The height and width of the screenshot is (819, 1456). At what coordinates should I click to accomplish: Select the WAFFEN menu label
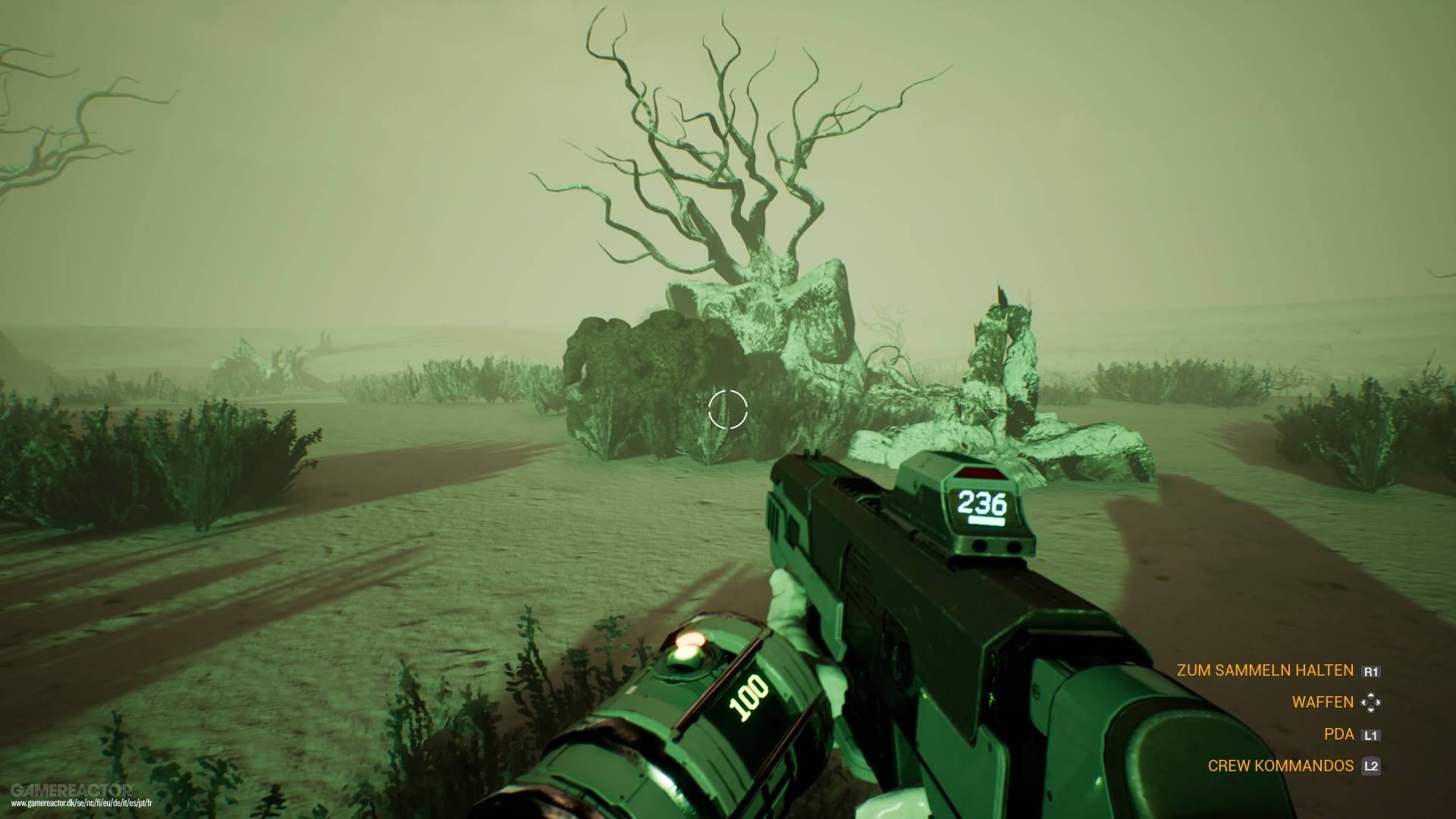point(1323,702)
